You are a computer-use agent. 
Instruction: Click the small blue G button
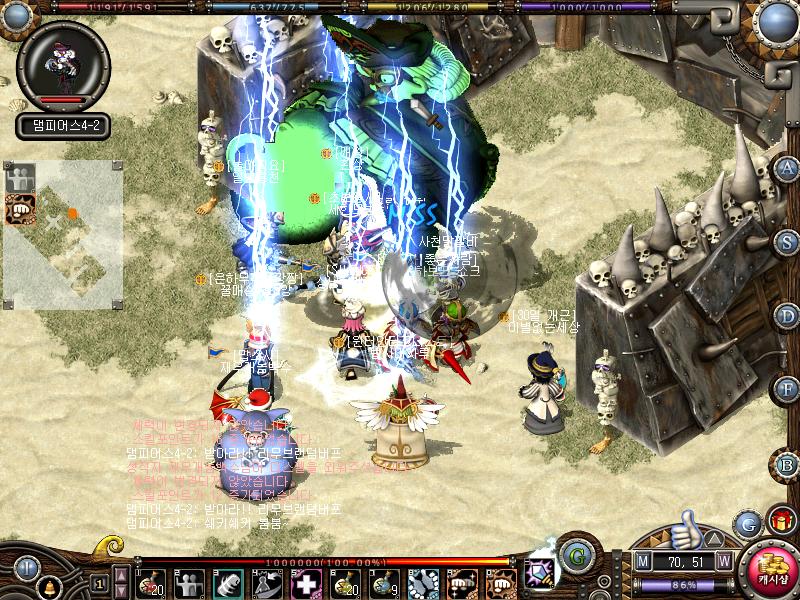746,524
